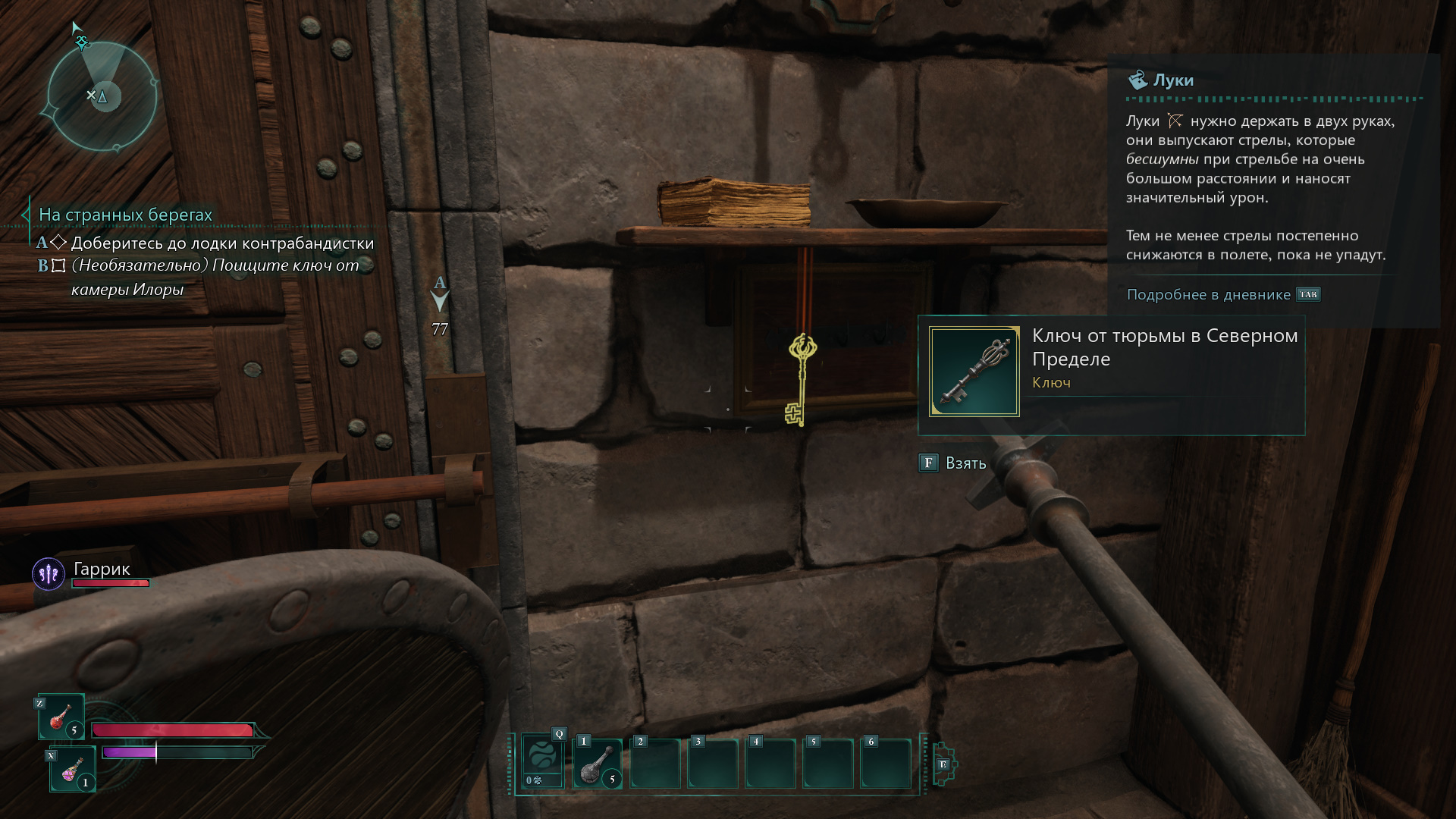Select the "Луки" tutorial popup header

point(1172,80)
